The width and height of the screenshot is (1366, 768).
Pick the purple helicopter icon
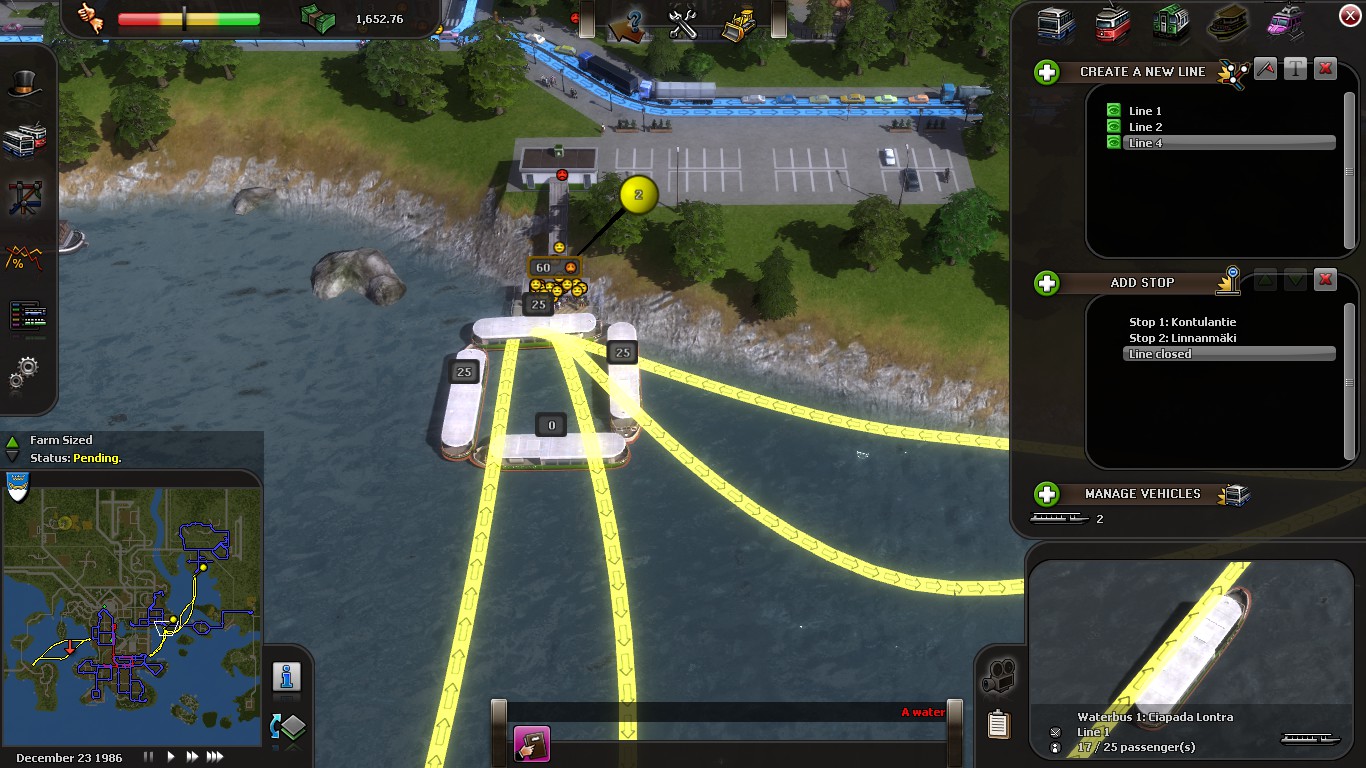pos(1285,23)
